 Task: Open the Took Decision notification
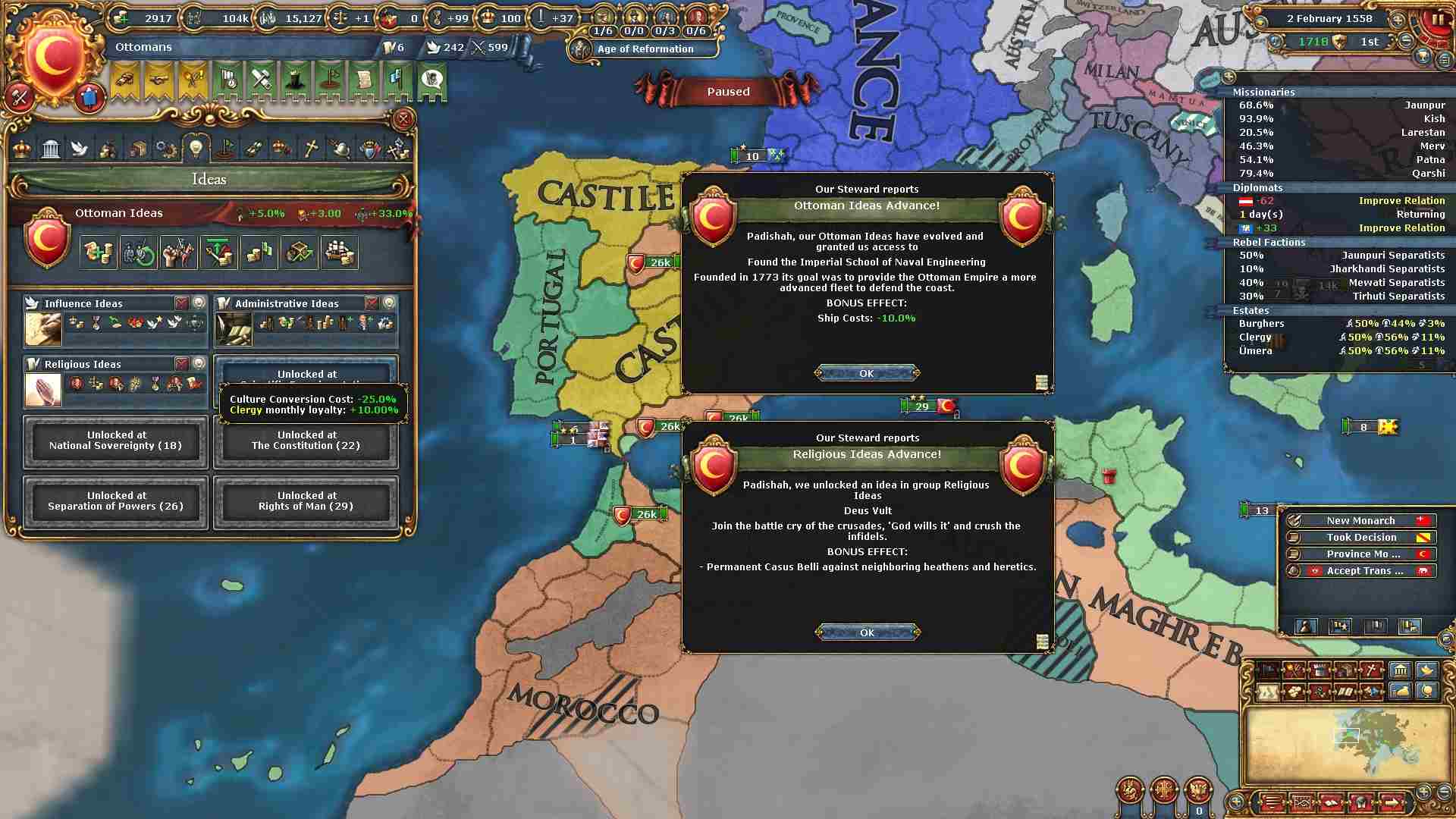click(1360, 537)
